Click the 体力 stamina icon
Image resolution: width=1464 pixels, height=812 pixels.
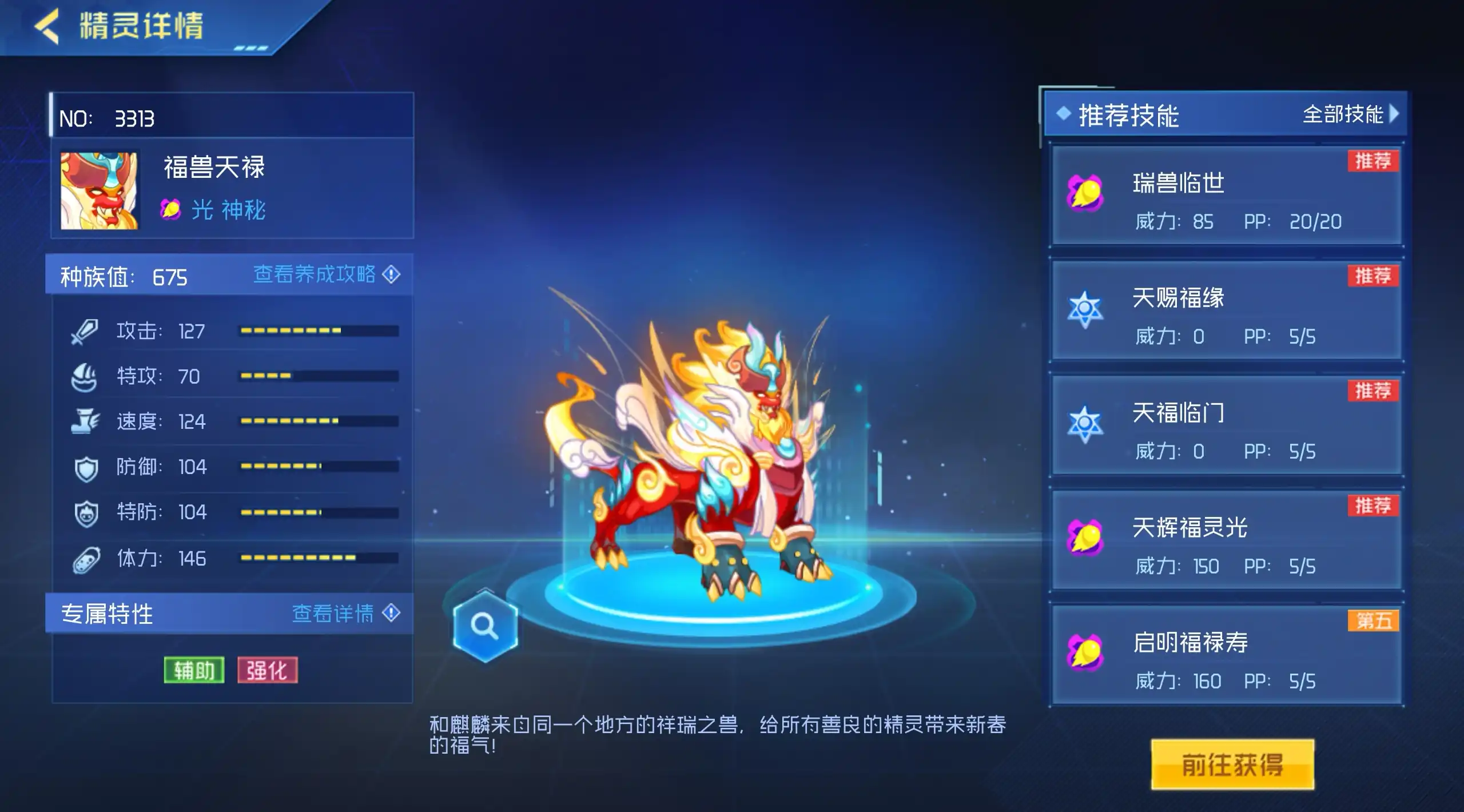(85, 559)
